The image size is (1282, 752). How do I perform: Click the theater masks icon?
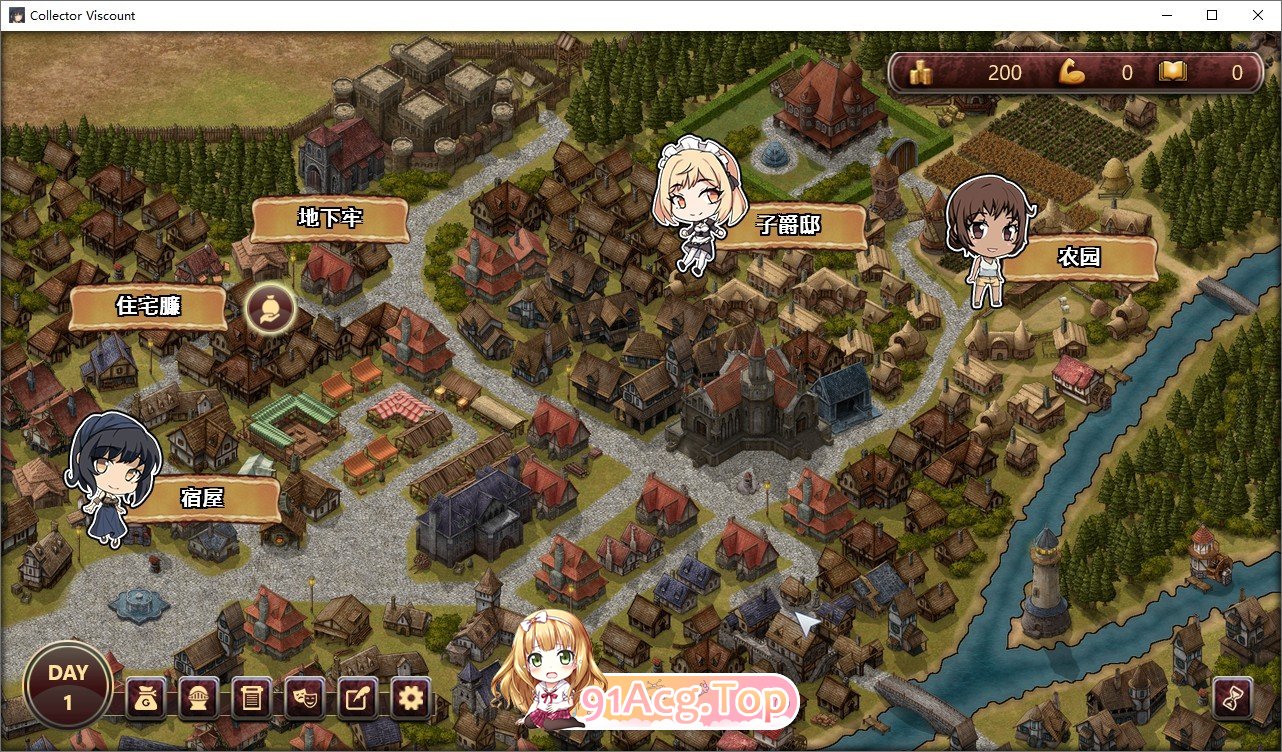305,699
